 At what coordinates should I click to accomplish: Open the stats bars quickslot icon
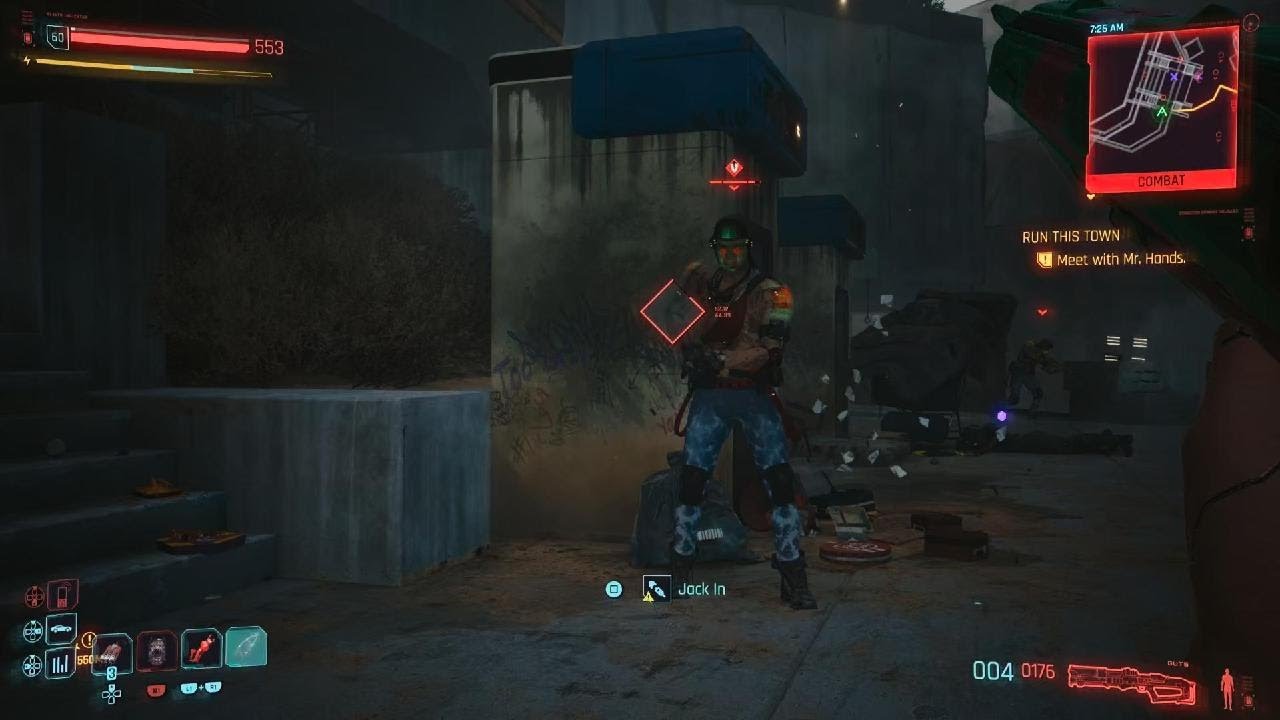click(59, 662)
